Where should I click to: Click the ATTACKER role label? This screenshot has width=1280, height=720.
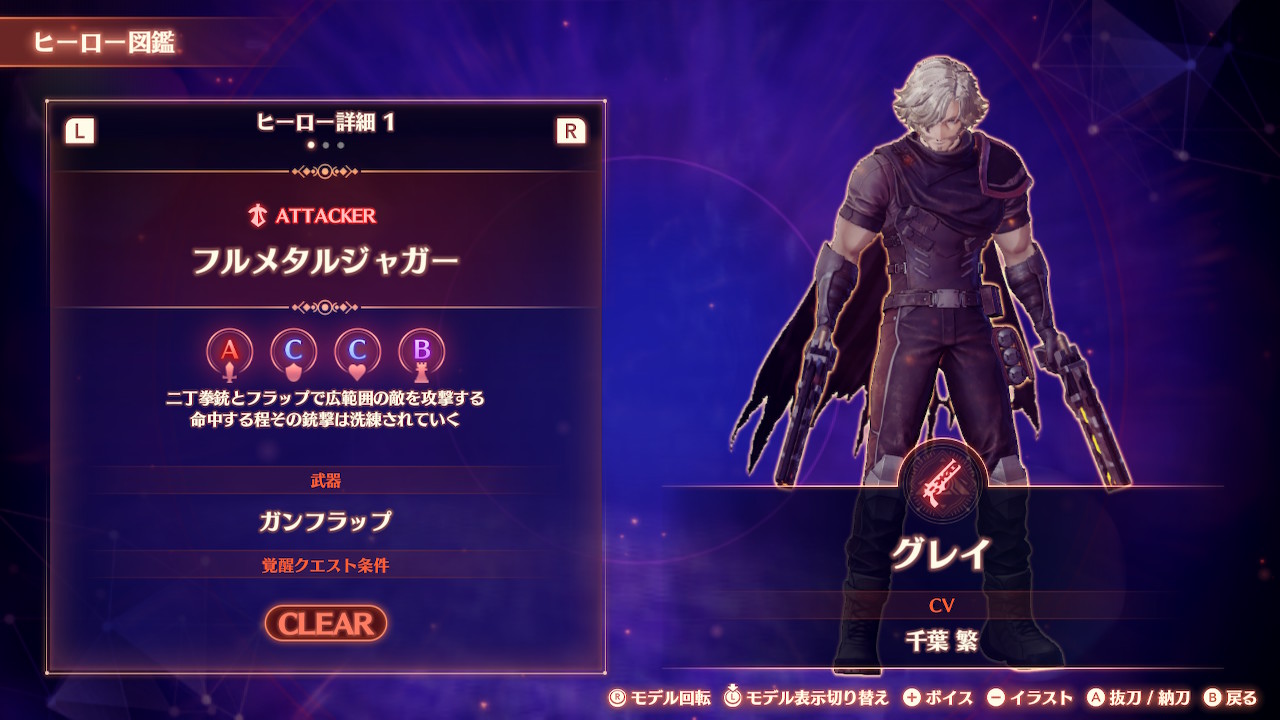(312, 215)
